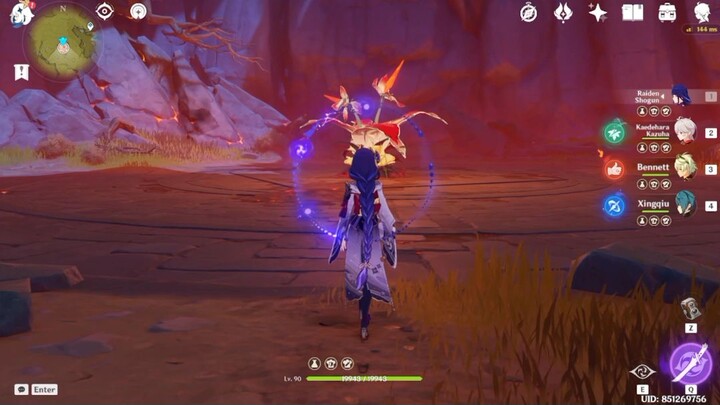Activate Raiden's elemental skill eye icon
The height and width of the screenshot is (405, 720).
643,370
